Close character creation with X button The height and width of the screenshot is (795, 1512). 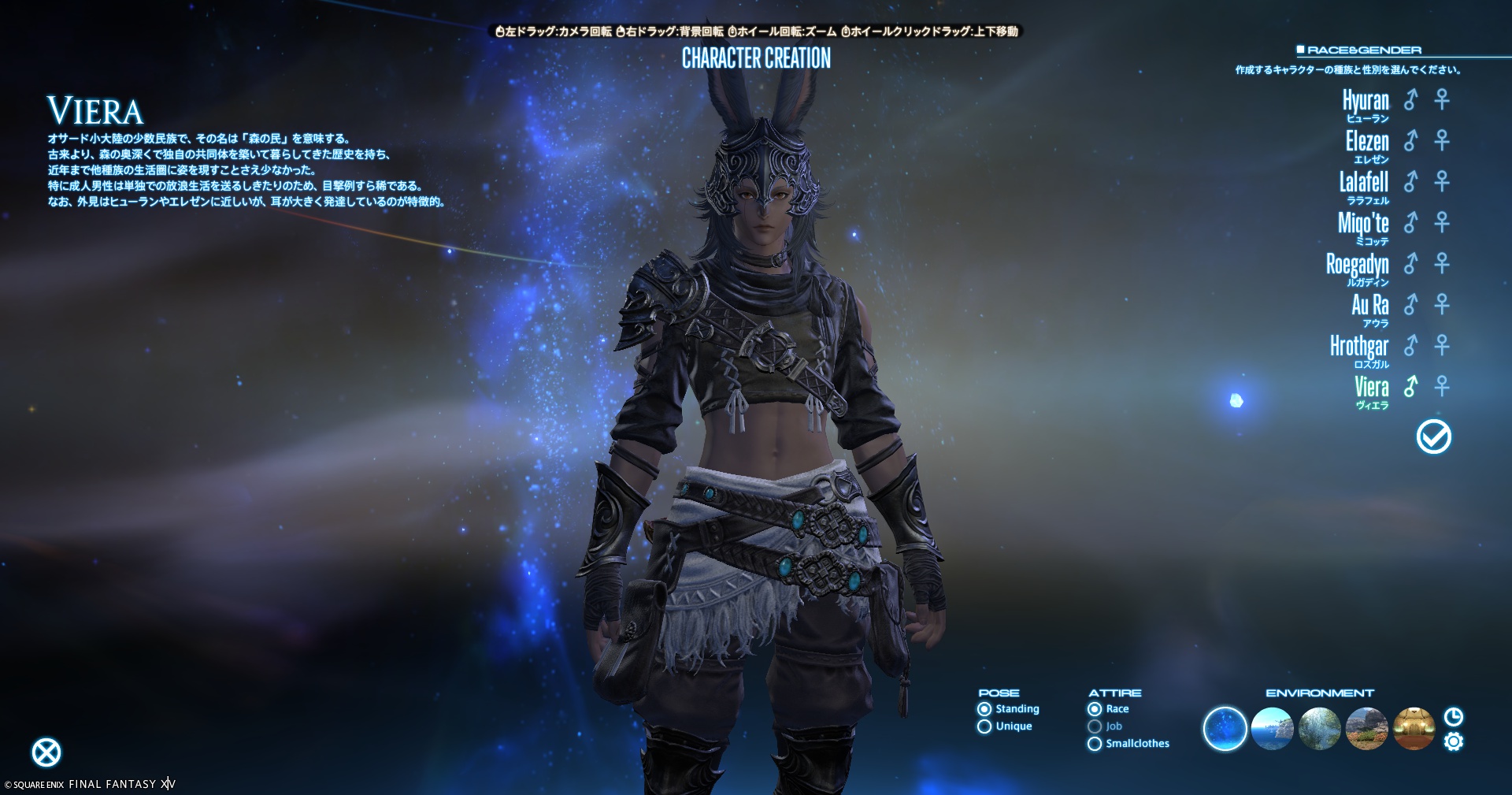click(x=46, y=752)
